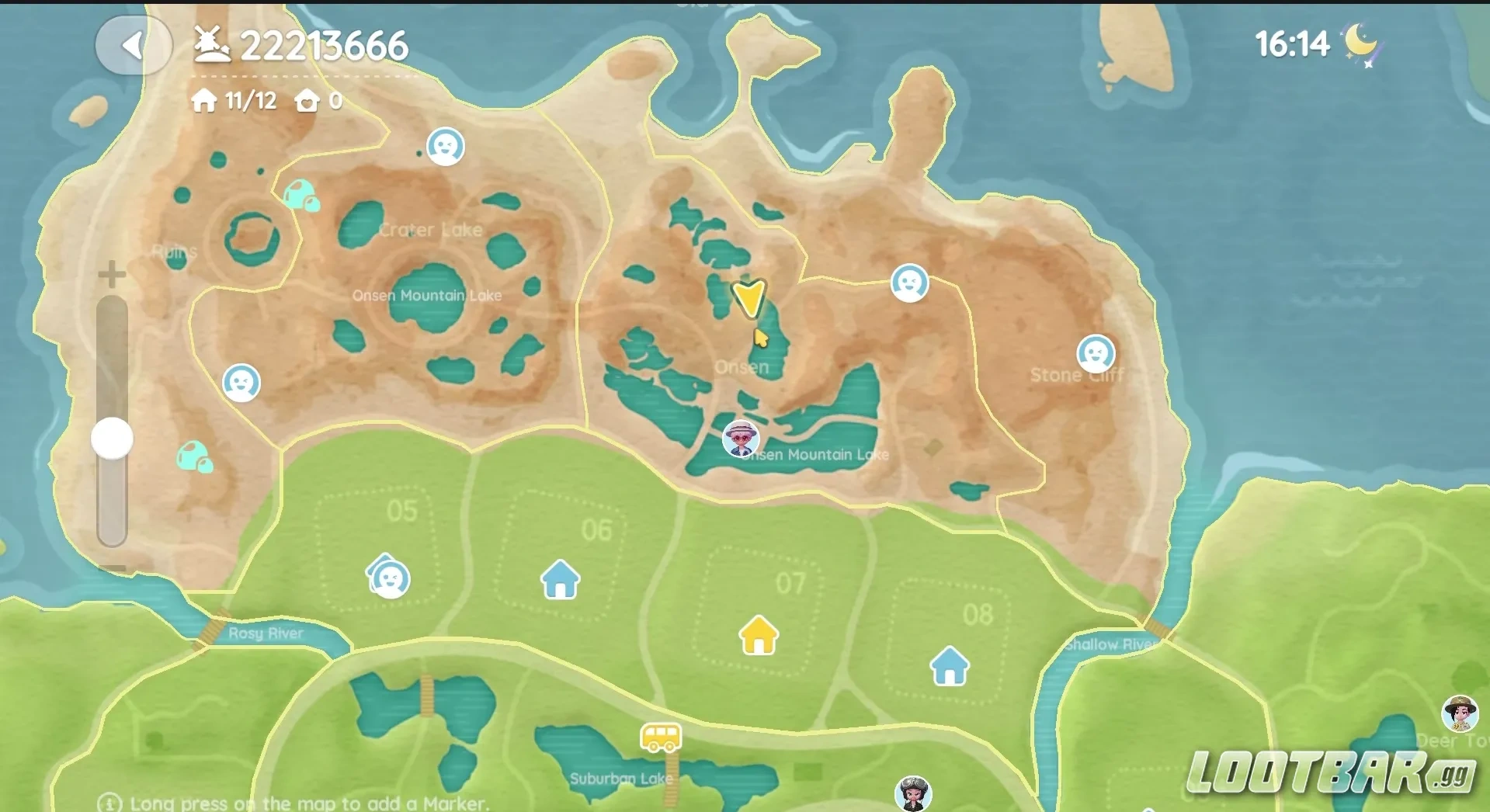Click the house counter showing 11/12
Screen dimensions: 1490x812
point(231,101)
